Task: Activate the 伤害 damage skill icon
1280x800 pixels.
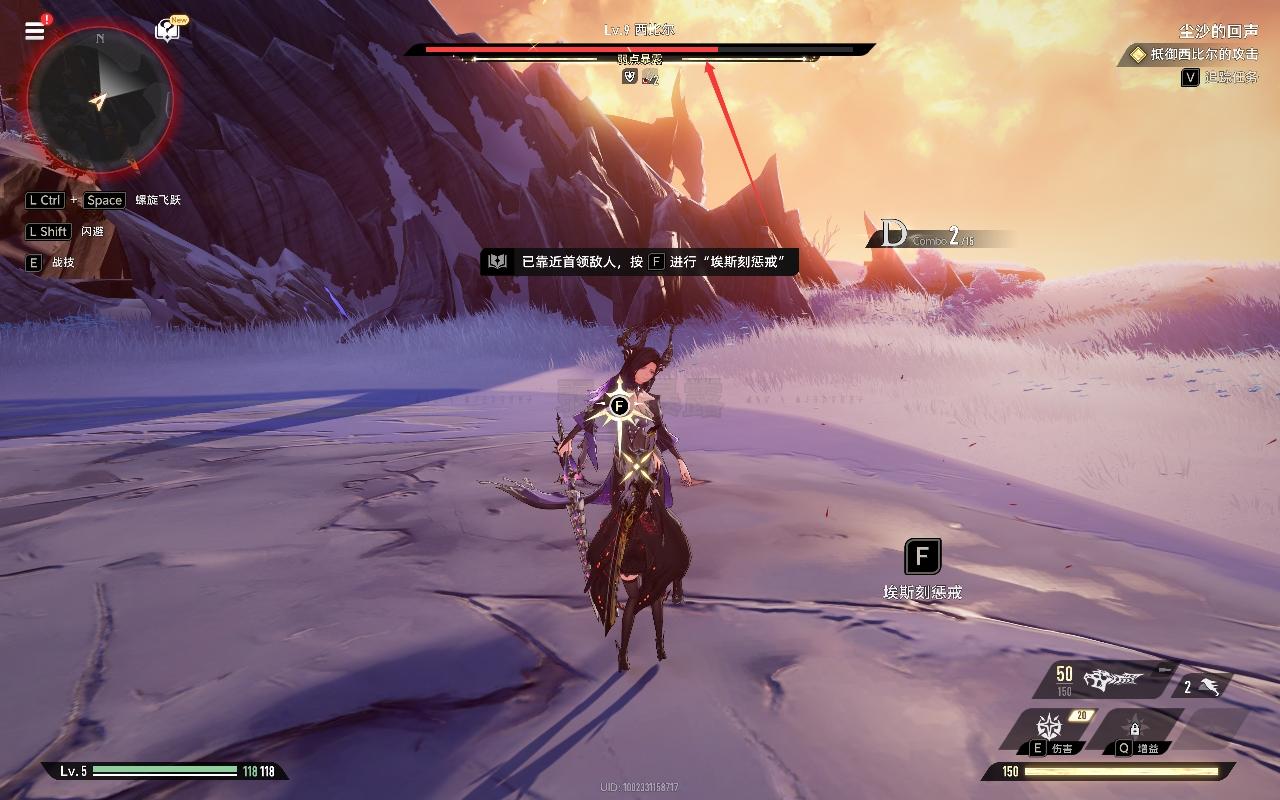Action: [x=1050, y=727]
